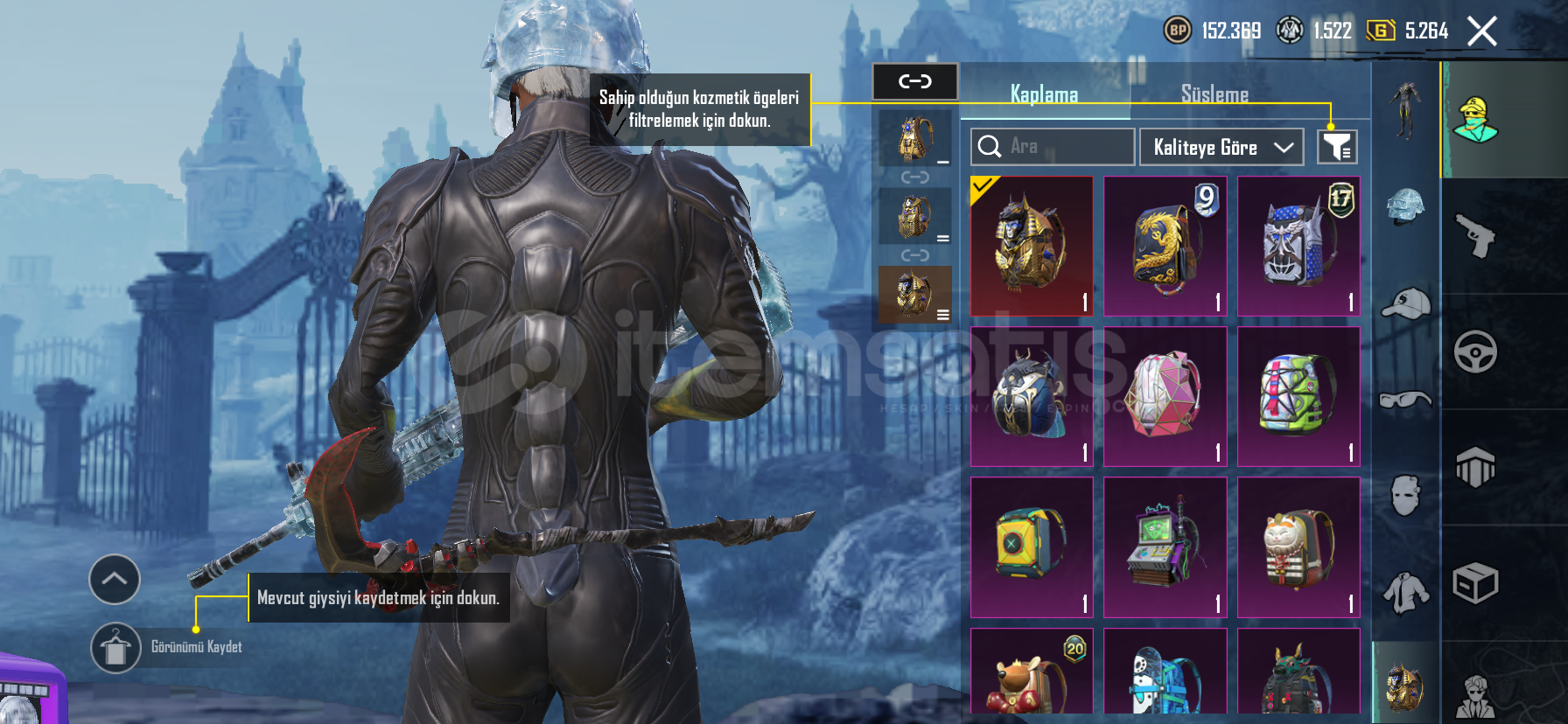Toggle the owned cosmetics filter icon
1568x724 pixels.
[1337, 147]
